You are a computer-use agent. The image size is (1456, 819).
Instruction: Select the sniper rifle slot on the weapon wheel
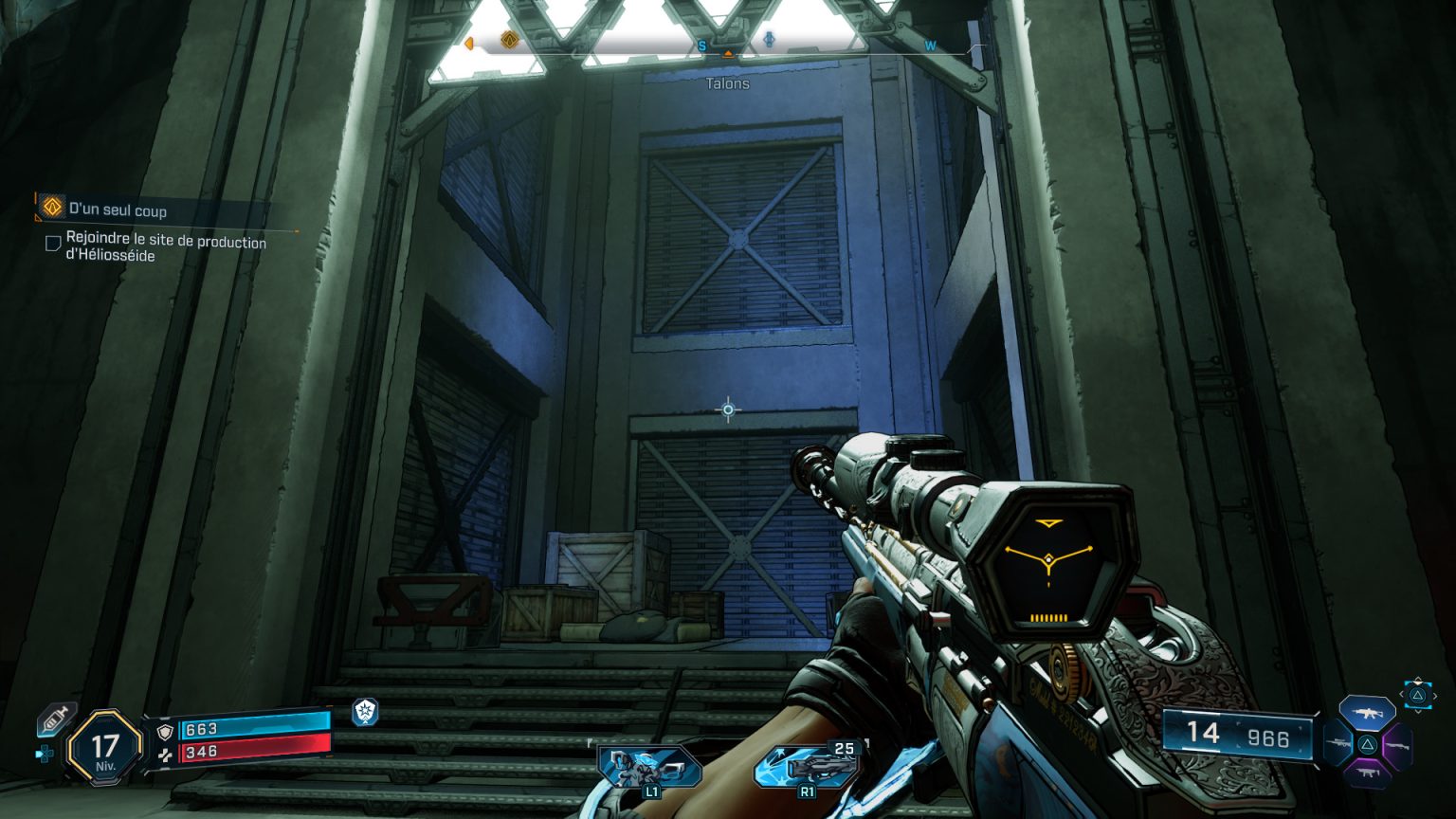1338,743
